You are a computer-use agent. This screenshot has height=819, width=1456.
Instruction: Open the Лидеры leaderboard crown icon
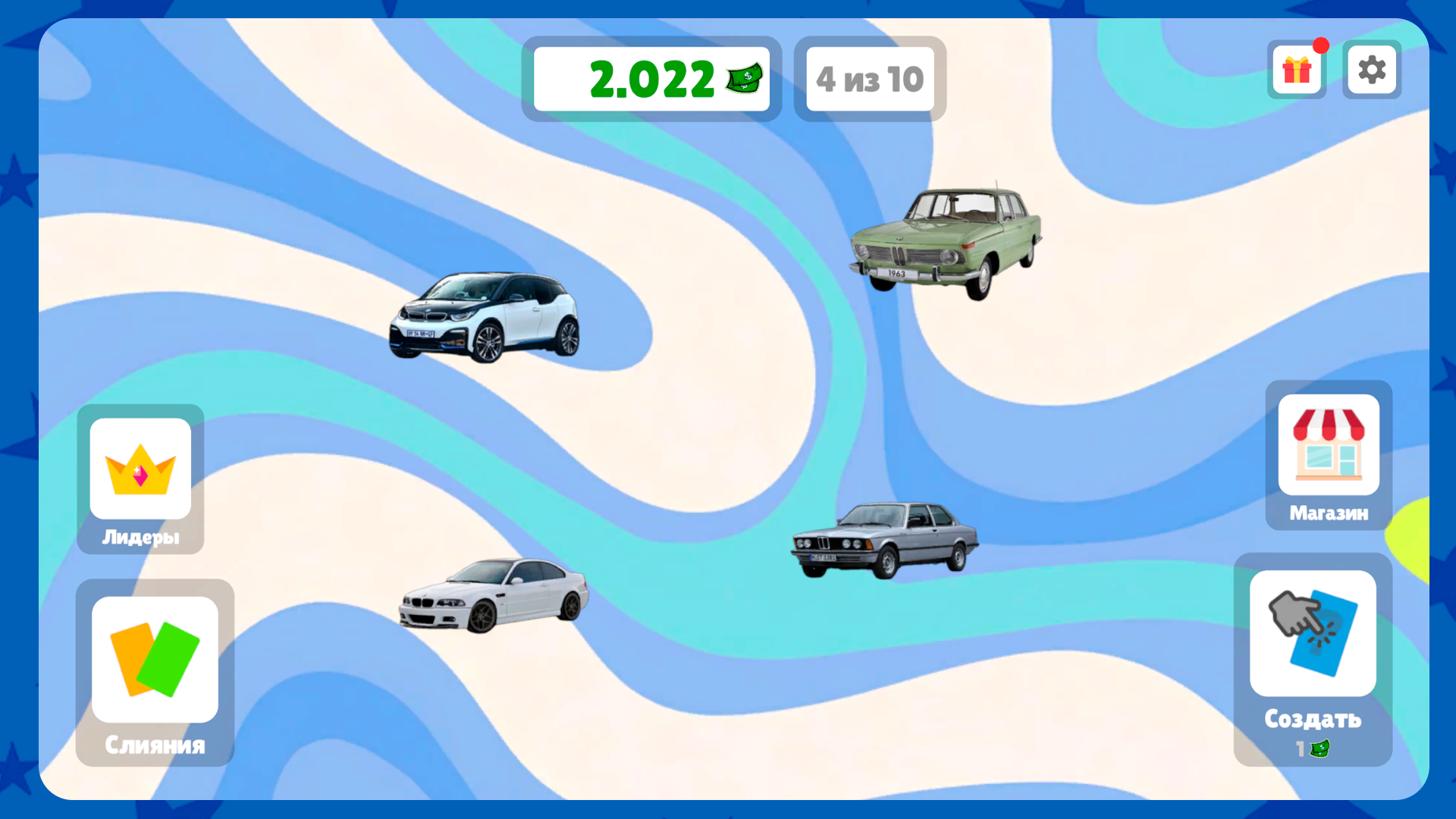coord(140,470)
